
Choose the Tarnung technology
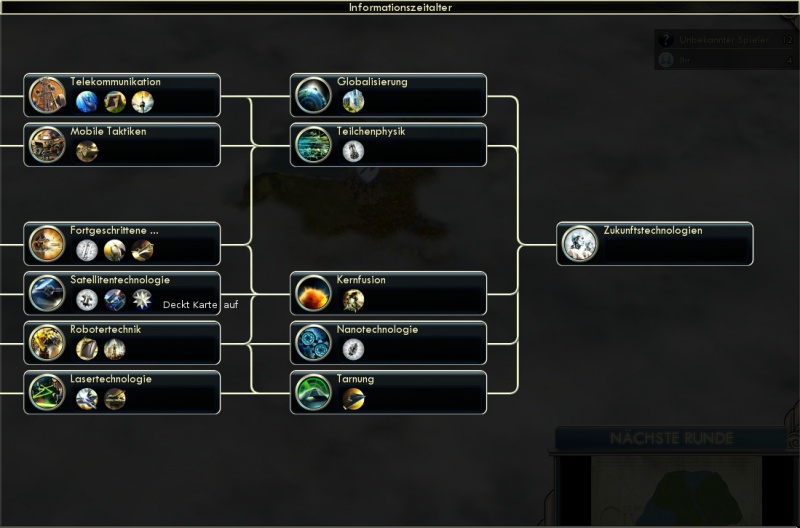coord(388,392)
